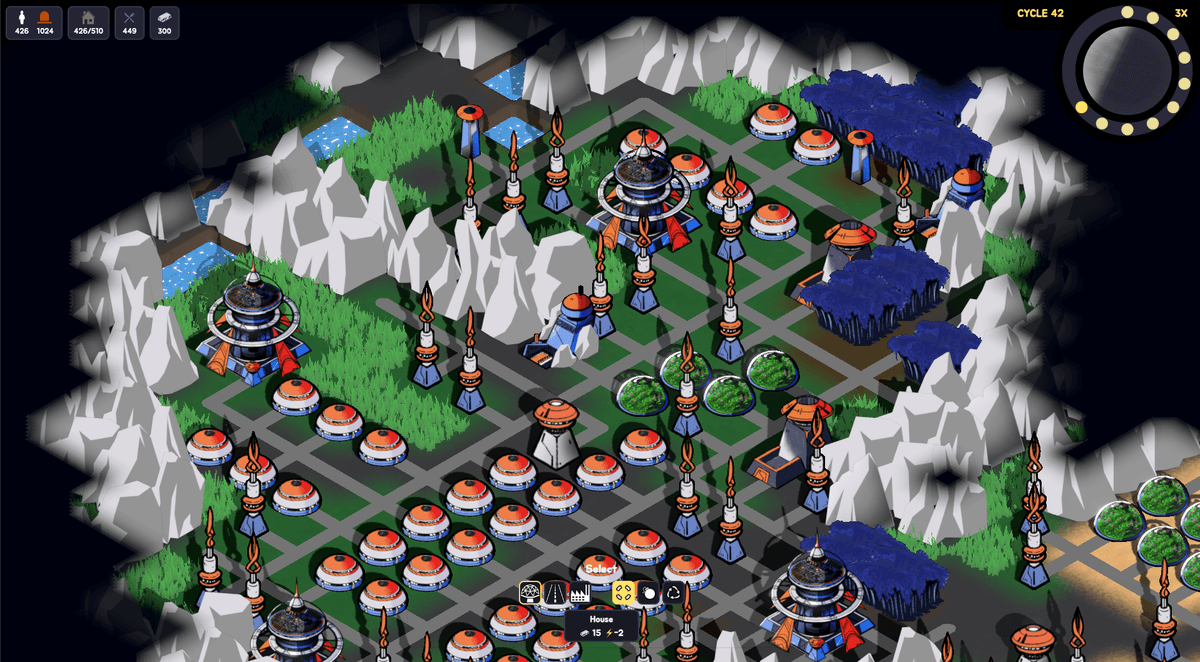
Task: Click the metal ingot resource counter
Action: [165, 22]
